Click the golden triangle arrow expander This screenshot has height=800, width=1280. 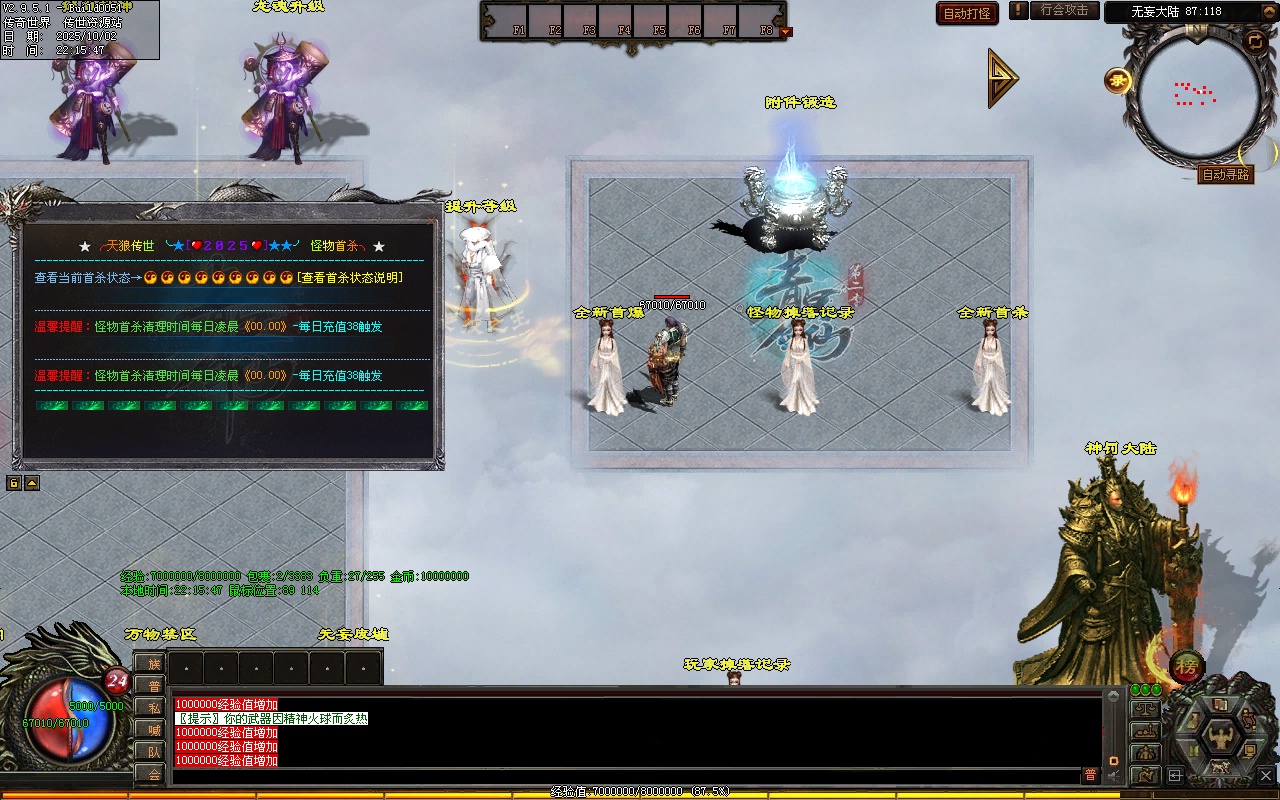pos(1002,77)
